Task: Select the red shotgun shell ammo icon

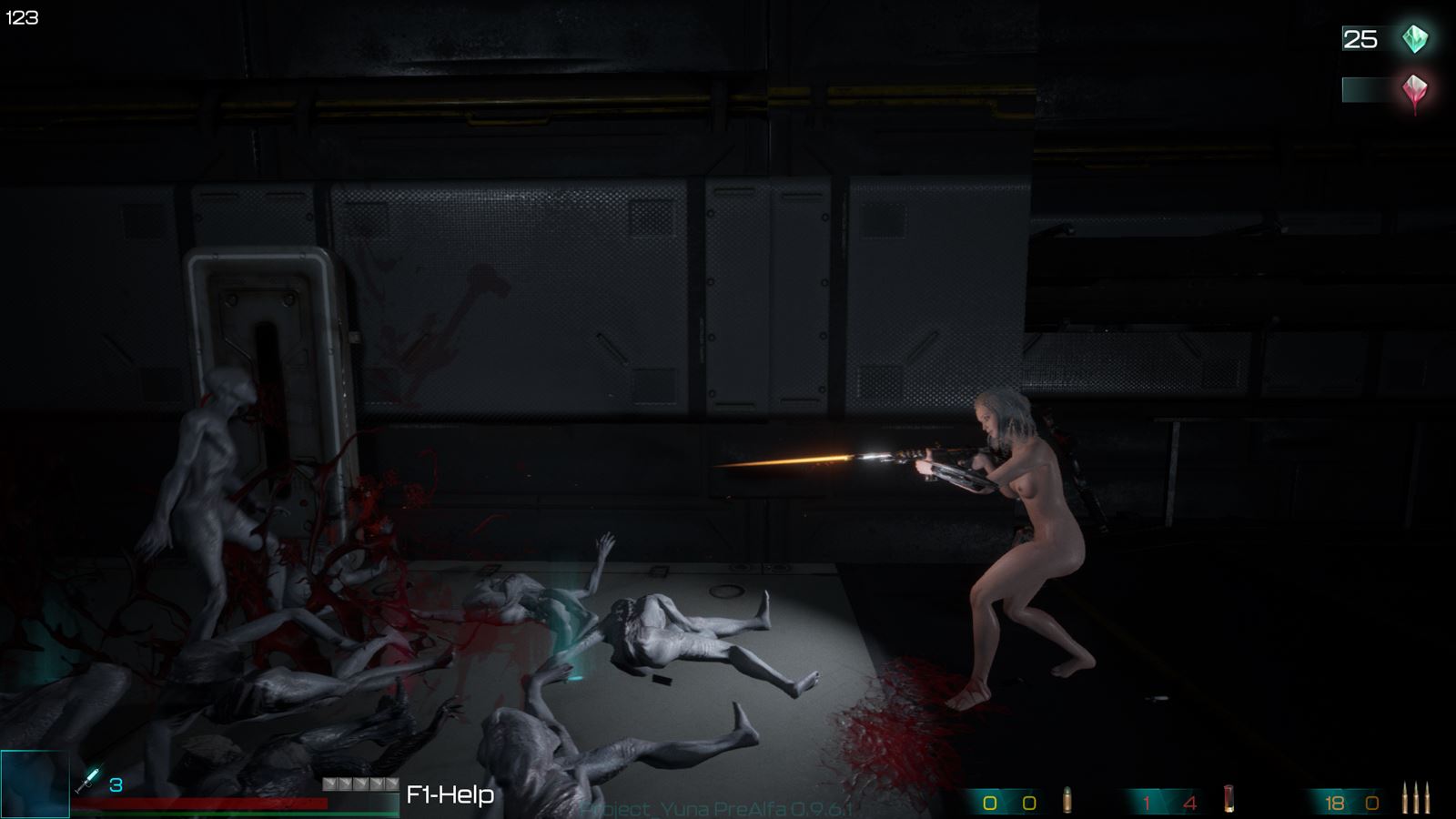Action: [x=1229, y=799]
